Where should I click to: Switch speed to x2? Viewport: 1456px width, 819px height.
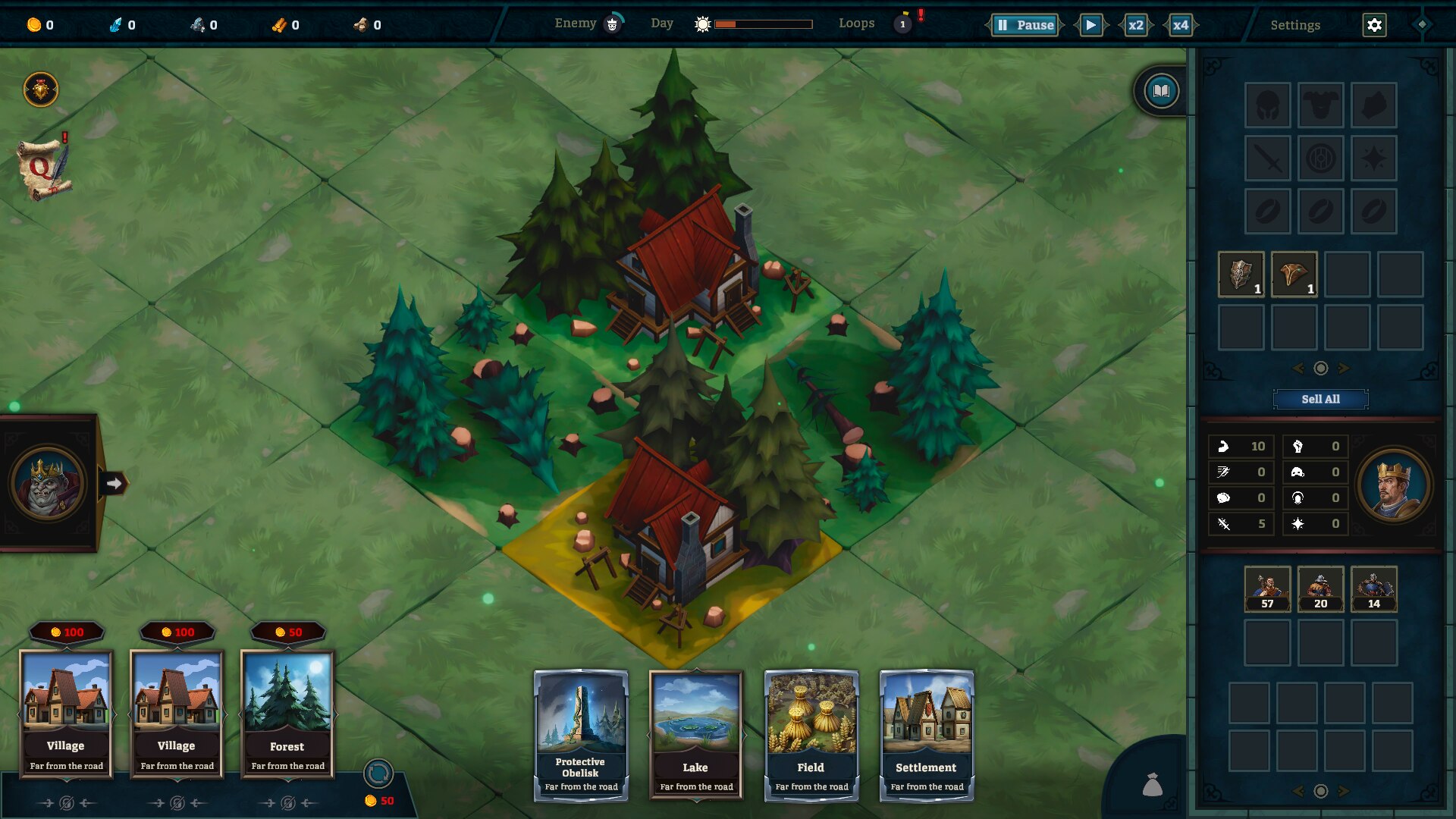(x=1135, y=25)
